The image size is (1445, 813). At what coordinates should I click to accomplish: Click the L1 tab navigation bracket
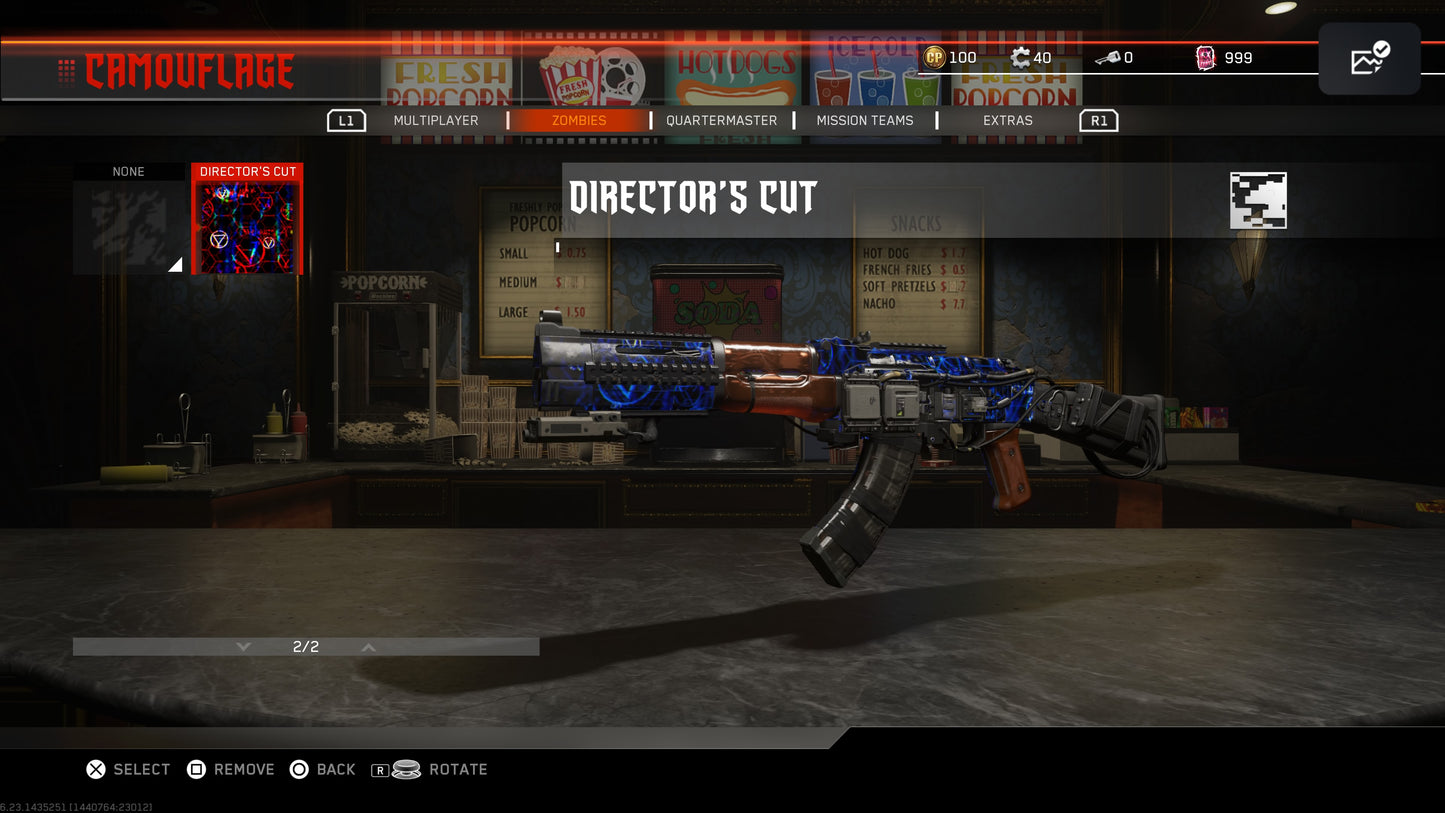(x=347, y=120)
